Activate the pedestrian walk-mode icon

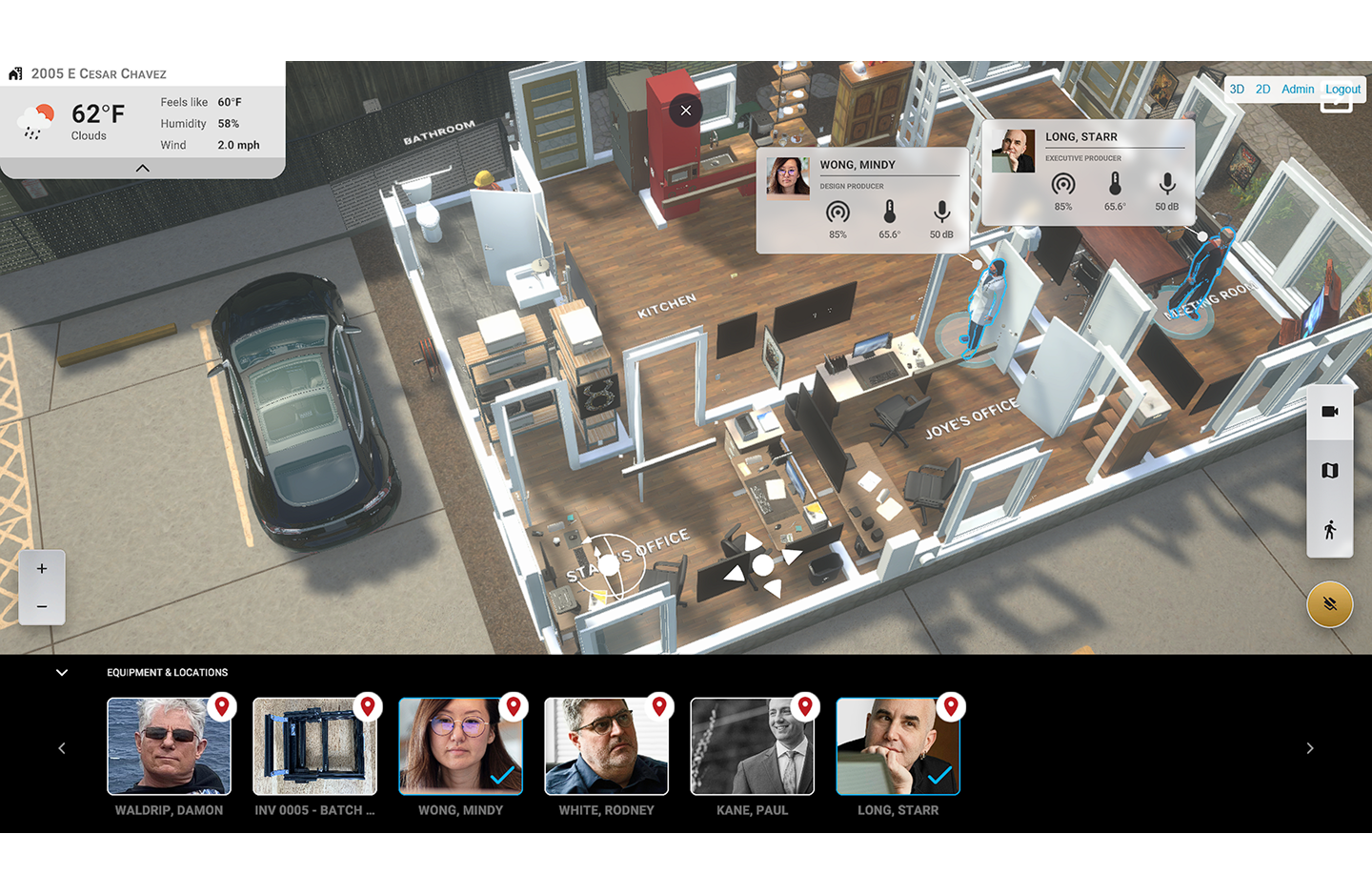[1329, 527]
